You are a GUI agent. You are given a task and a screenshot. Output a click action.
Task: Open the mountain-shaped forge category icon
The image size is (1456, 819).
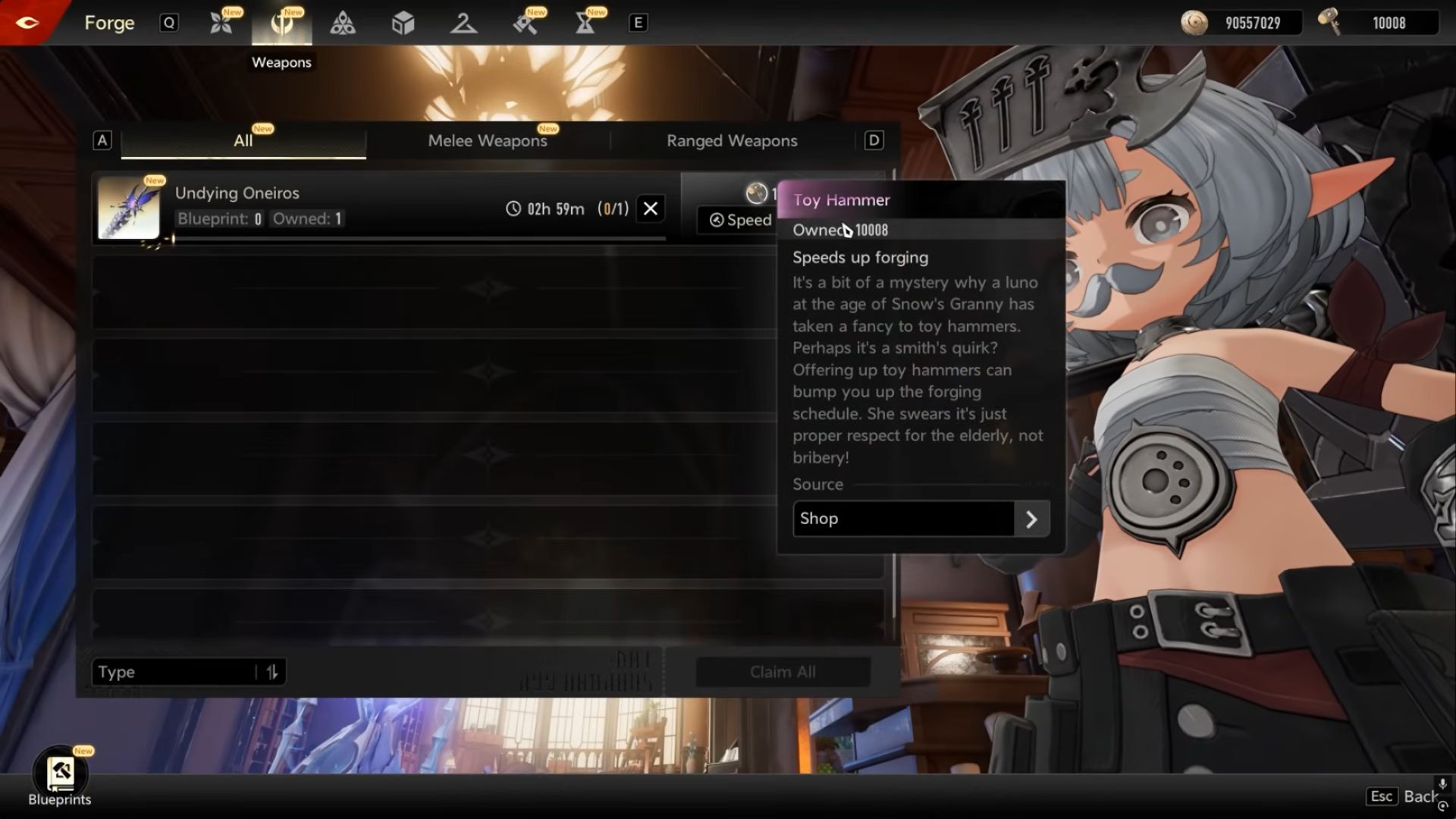pos(463,23)
